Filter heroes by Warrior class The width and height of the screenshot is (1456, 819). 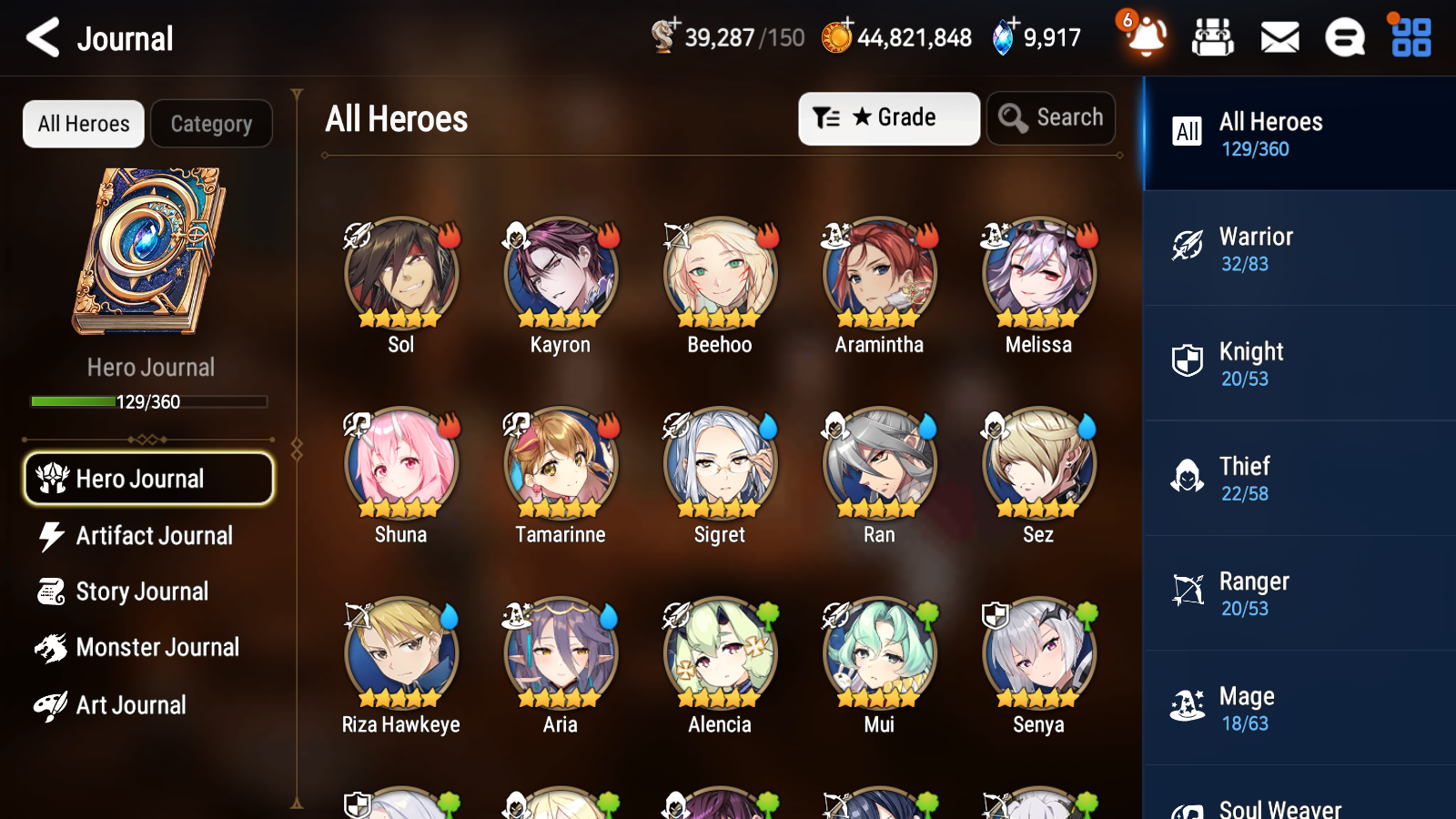[1297, 249]
